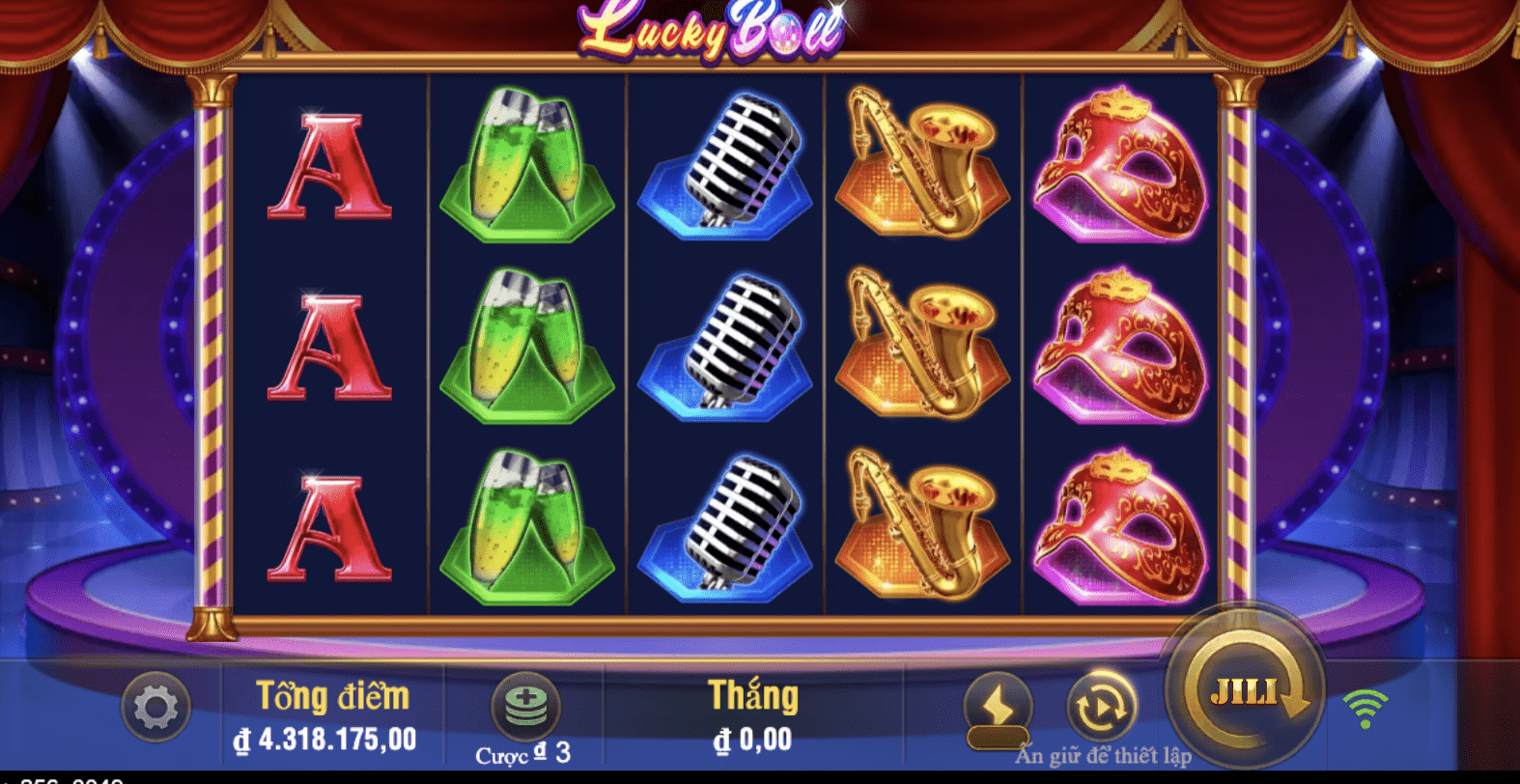This screenshot has width=1520, height=784.
Task: Click the Thắng win amount display
Action: [752, 714]
